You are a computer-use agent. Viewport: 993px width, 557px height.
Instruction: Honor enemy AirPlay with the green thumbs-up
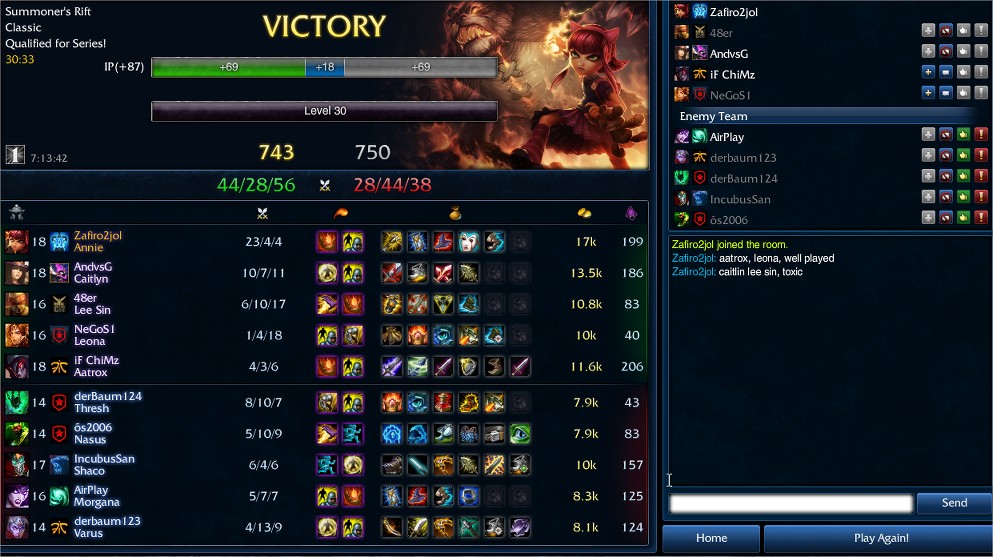(x=964, y=136)
